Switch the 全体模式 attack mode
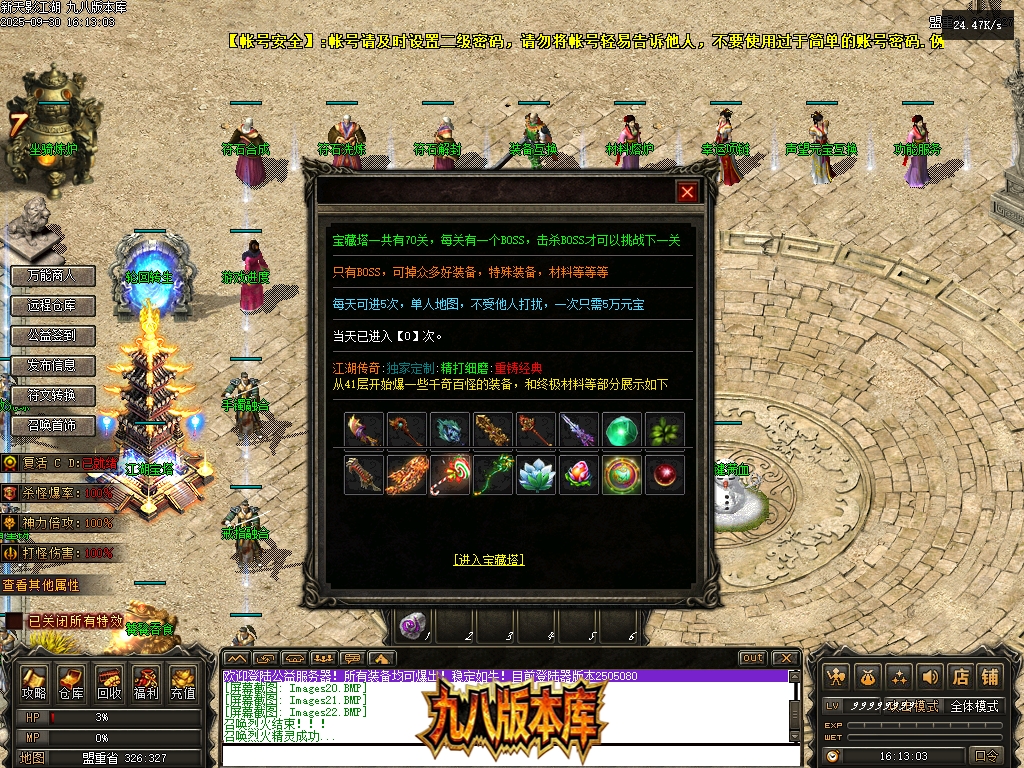 pos(974,706)
